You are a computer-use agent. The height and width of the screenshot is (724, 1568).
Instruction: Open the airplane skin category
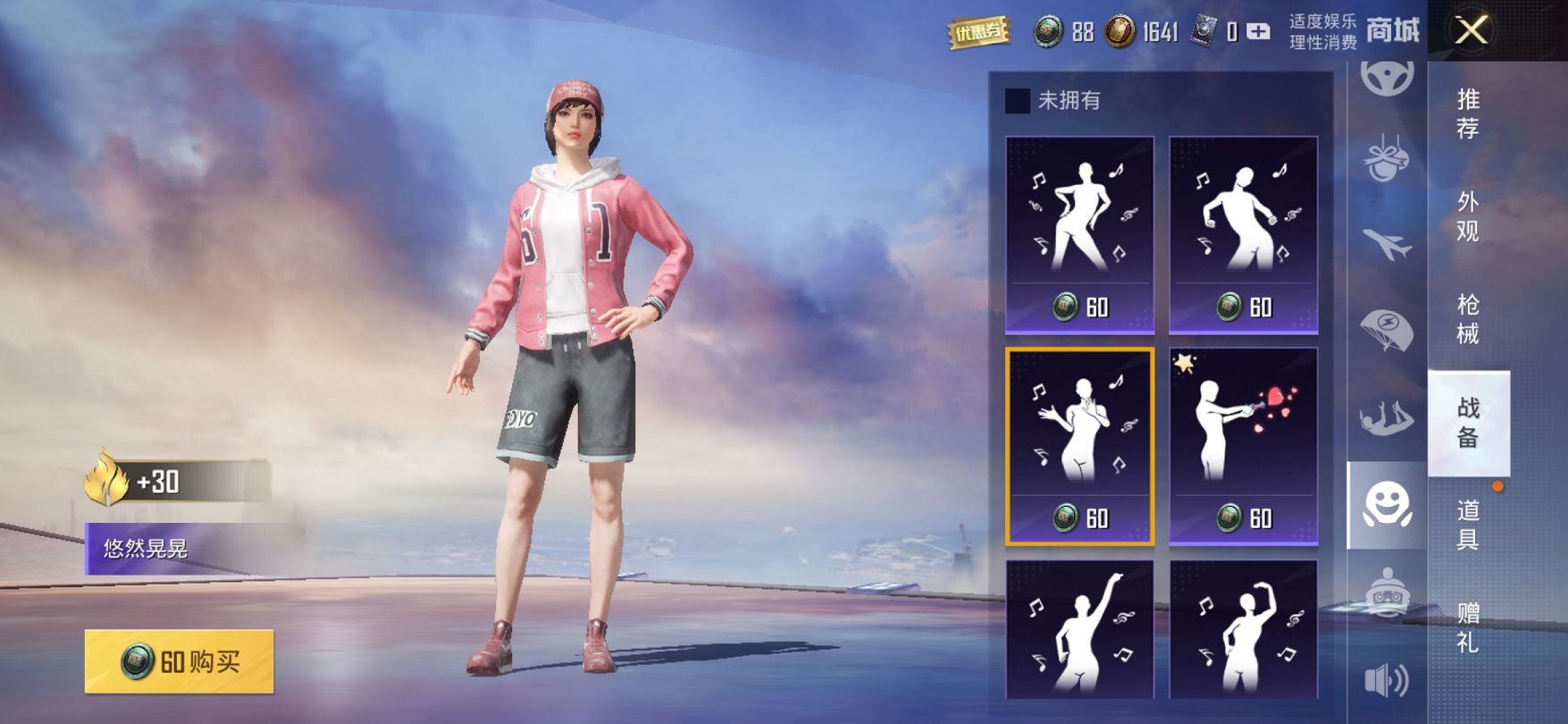[x=1387, y=243]
